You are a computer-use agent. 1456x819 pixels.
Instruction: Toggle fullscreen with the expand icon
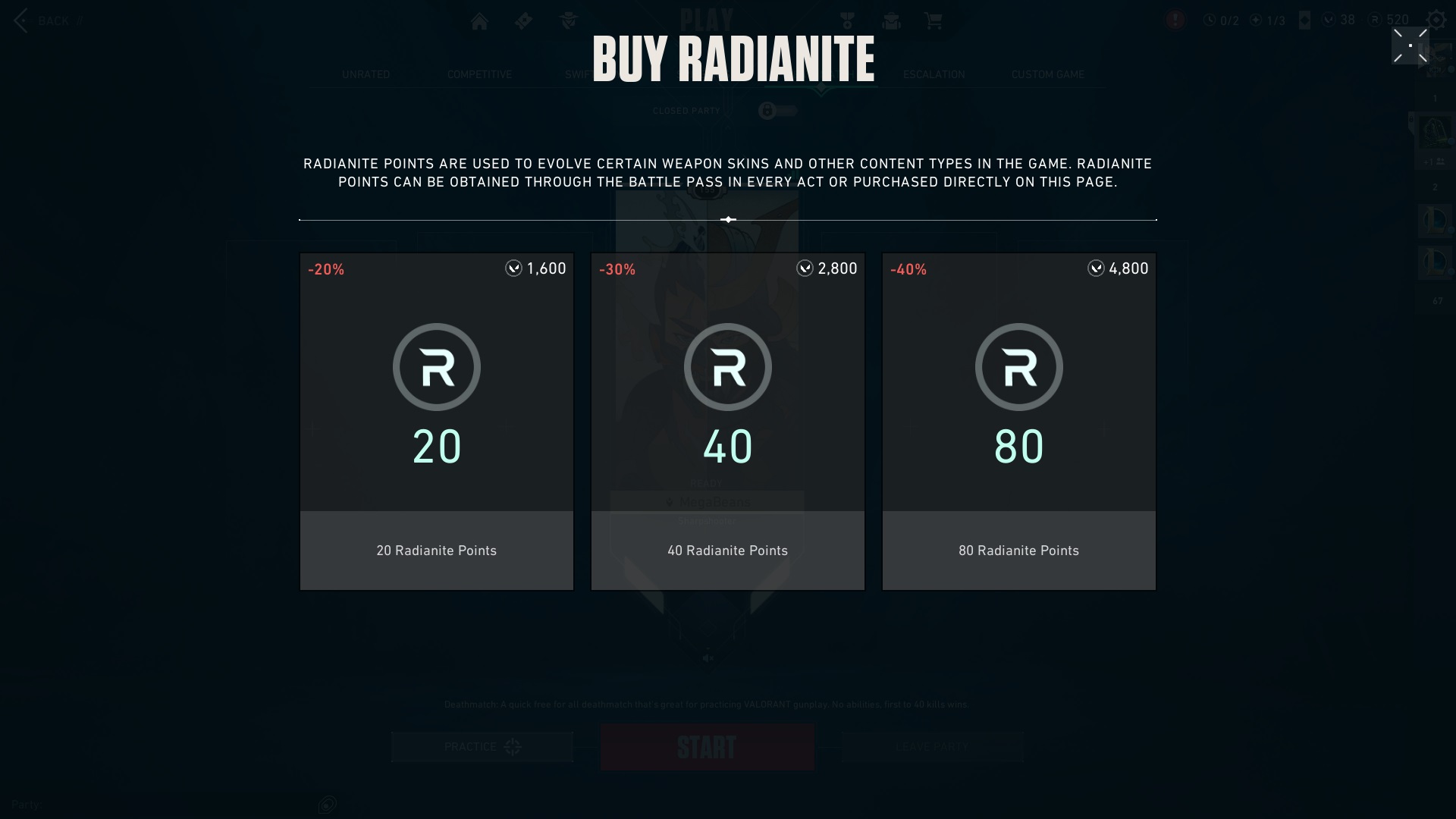pos(1410,45)
